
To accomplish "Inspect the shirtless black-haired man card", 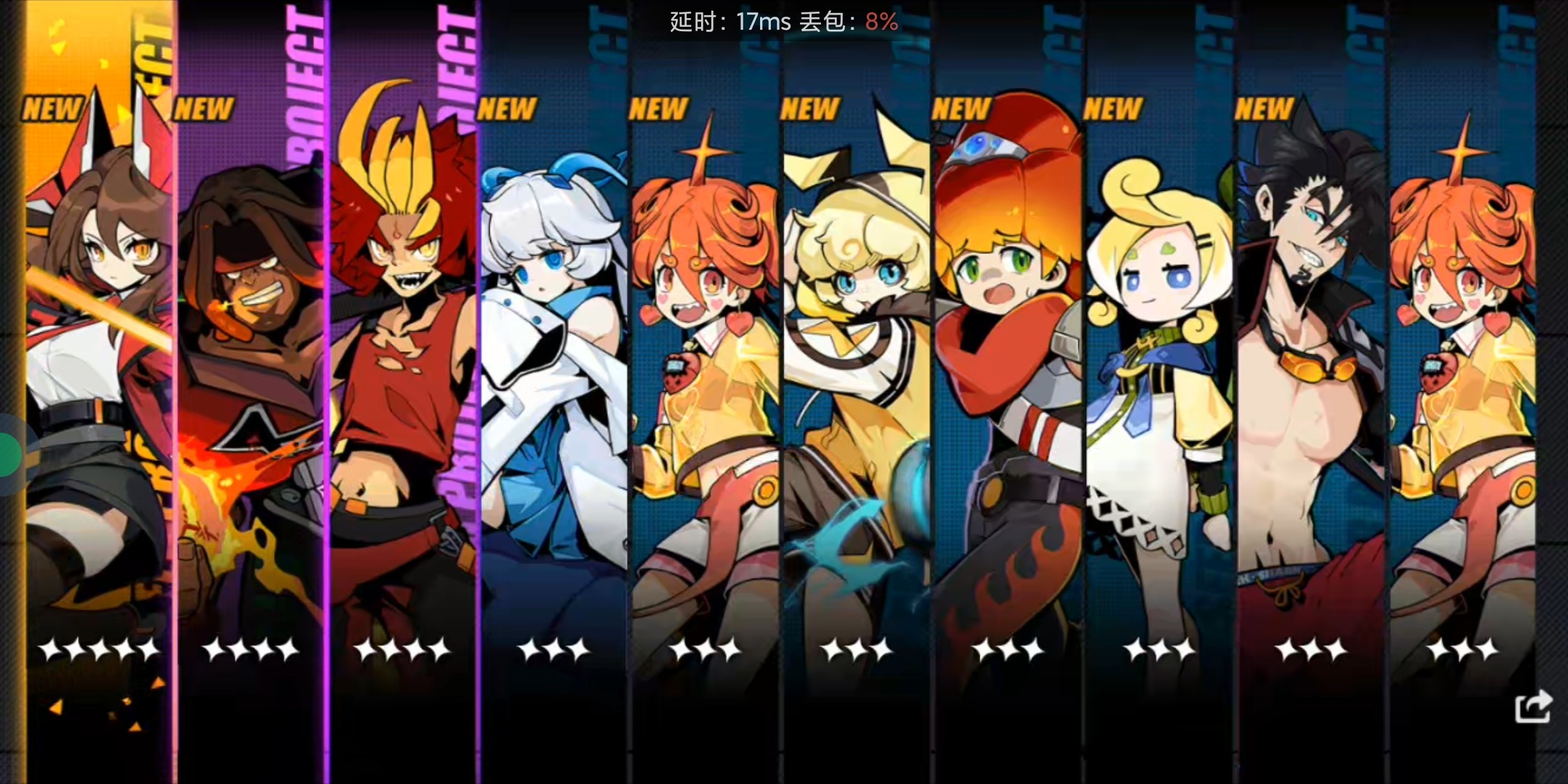I will pyautogui.click(x=1311, y=363).
